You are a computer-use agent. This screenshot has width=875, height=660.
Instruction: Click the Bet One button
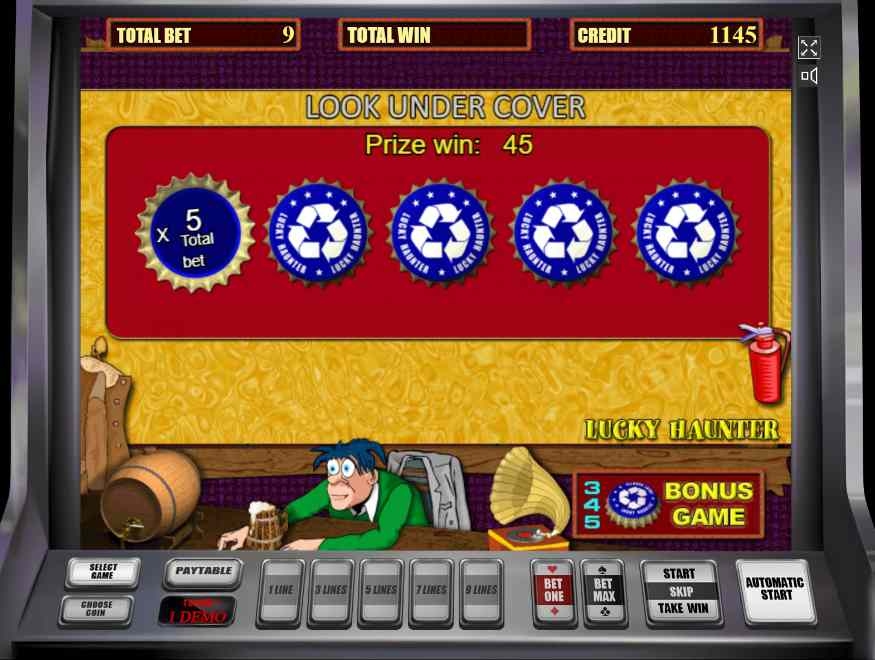[x=554, y=591]
